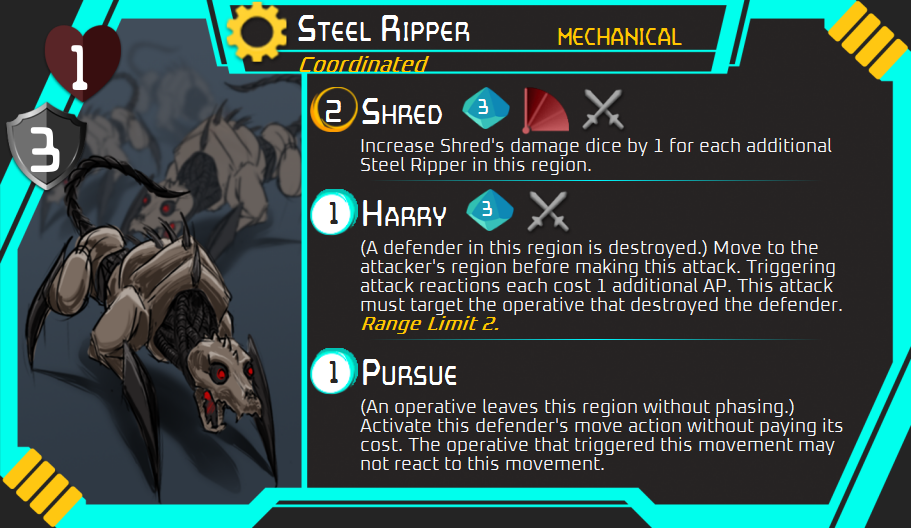This screenshot has width=911, height=528.
Task: Click the orange AP cost 2 circle
Action: pos(333,110)
